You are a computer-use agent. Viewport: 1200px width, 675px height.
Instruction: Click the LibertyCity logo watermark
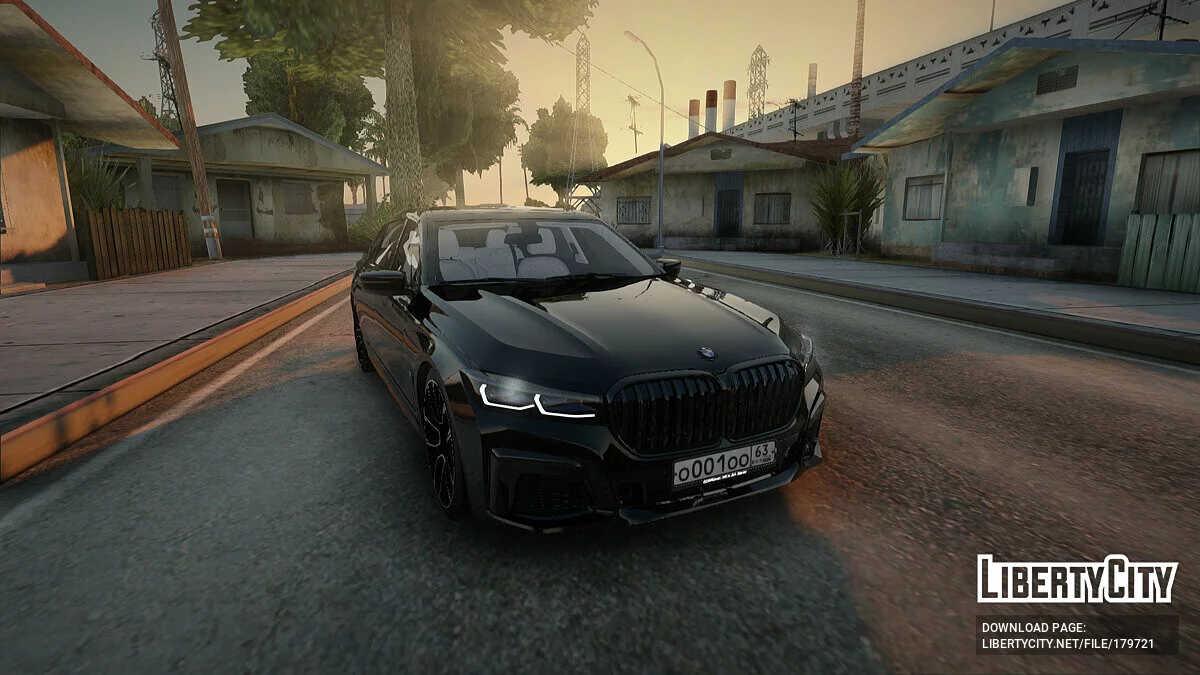(x=1077, y=579)
